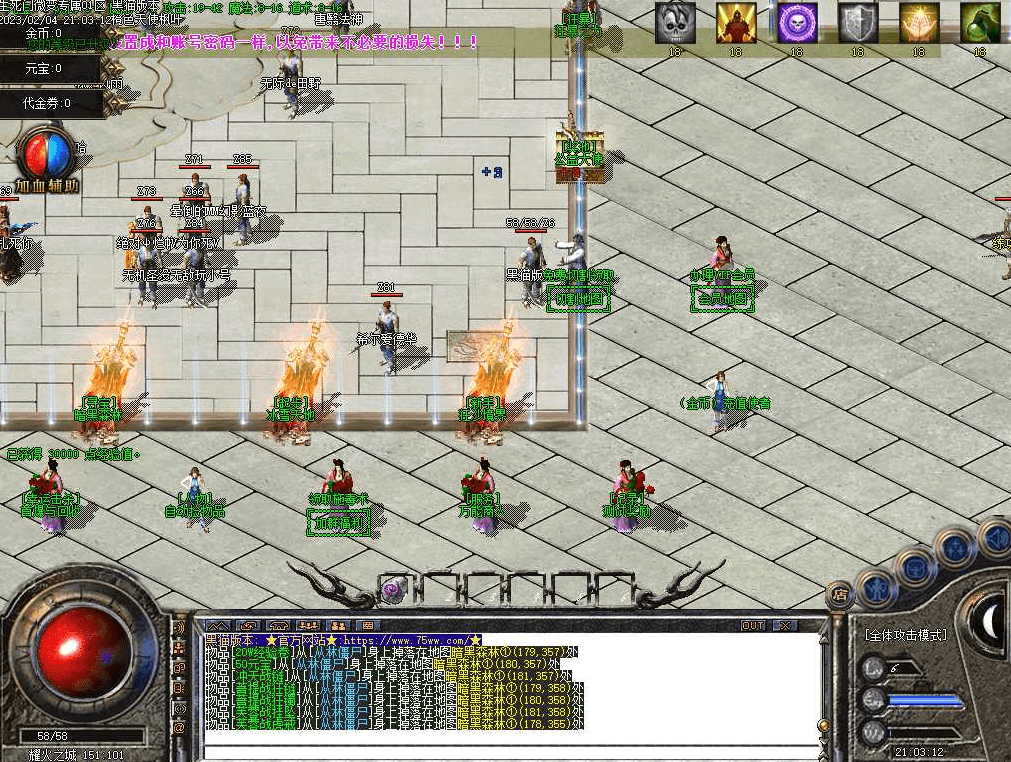The height and width of the screenshot is (762, 1011).
Task: Toggle the speaker sound round button
Action: [995, 538]
